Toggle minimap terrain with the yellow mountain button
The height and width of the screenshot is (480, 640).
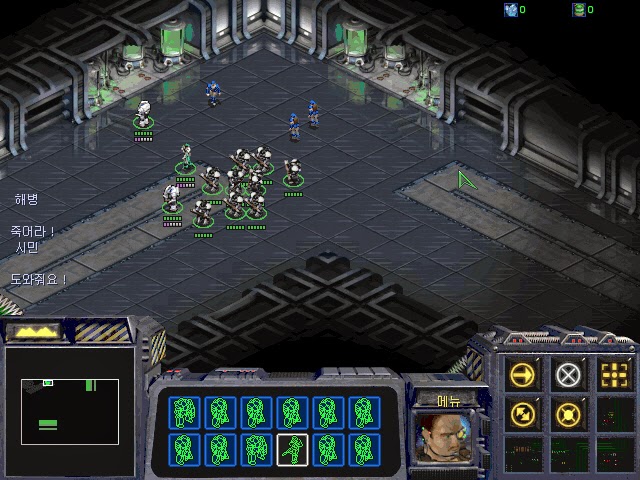click(34, 330)
